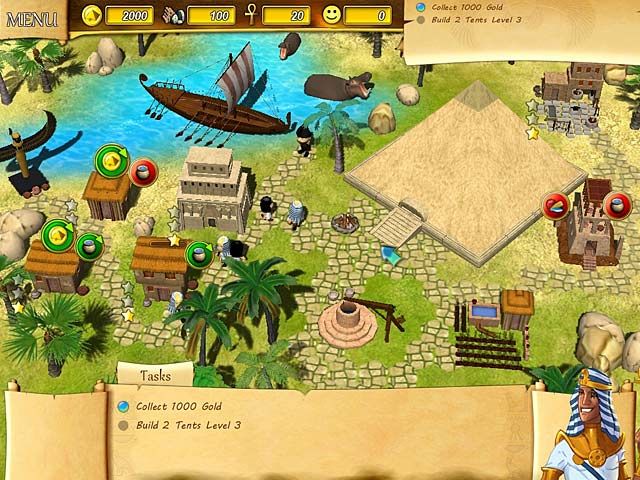
Task: Click red pot icon next to a gold icon
Action: pos(144,171)
